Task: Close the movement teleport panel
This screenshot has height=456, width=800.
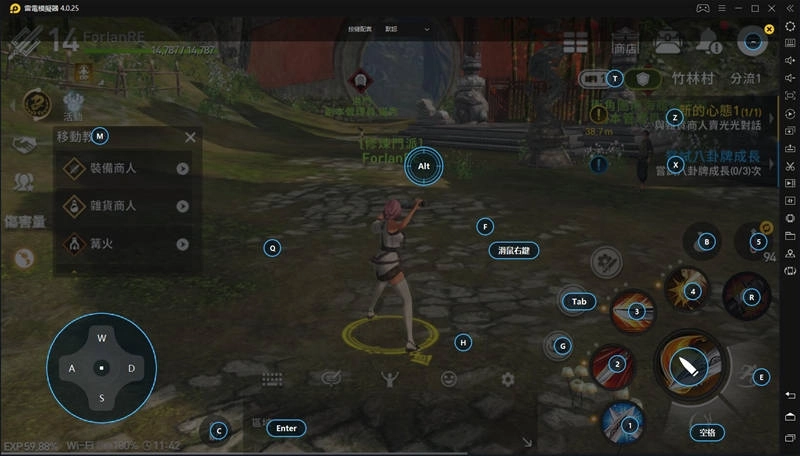Action: [x=190, y=137]
